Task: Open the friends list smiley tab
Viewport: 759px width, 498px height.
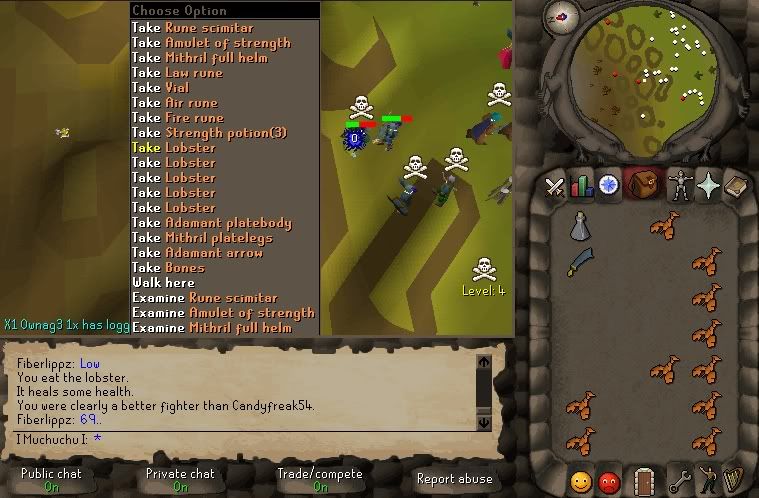Action: click(581, 480)
